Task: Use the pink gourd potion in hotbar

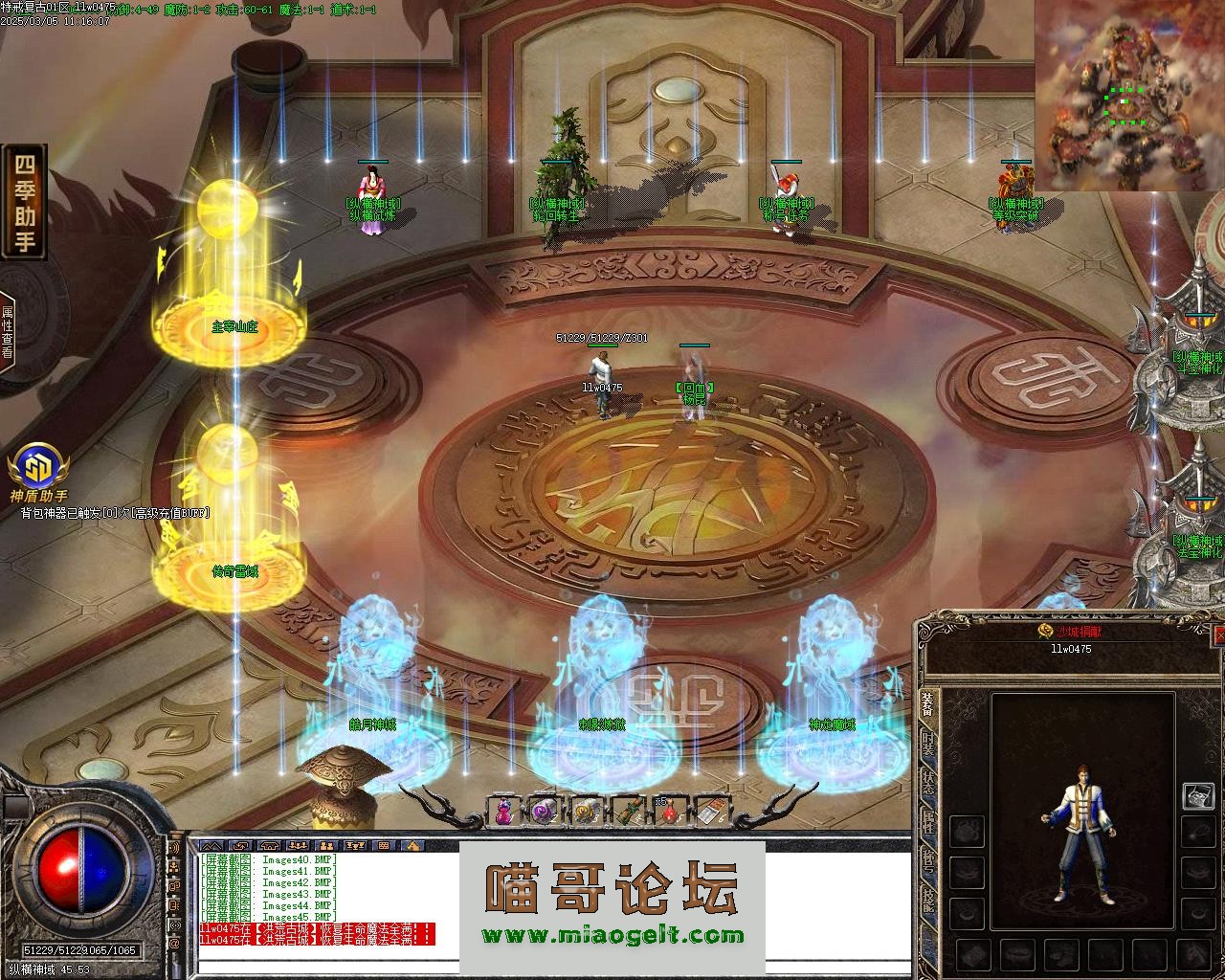Action: coord(501,812)
